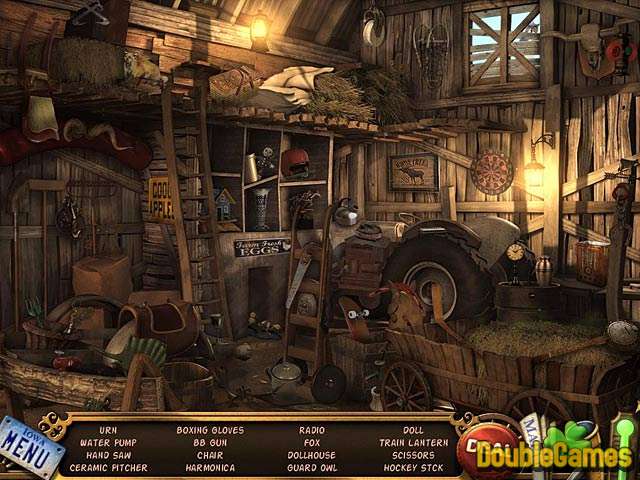Click the red round hint button
The image size is (640, 480).
486,448
